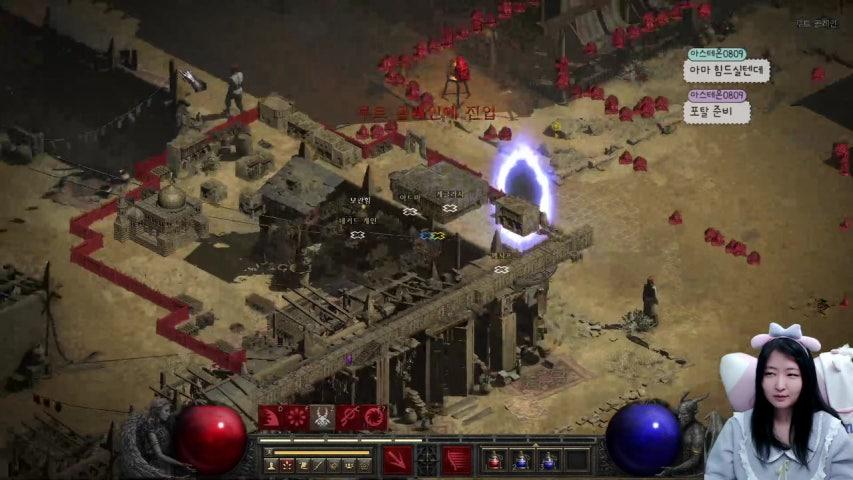Click the empty fourth belt slot
The width and height of the screenshot is (853, 480).
[576, 460]
